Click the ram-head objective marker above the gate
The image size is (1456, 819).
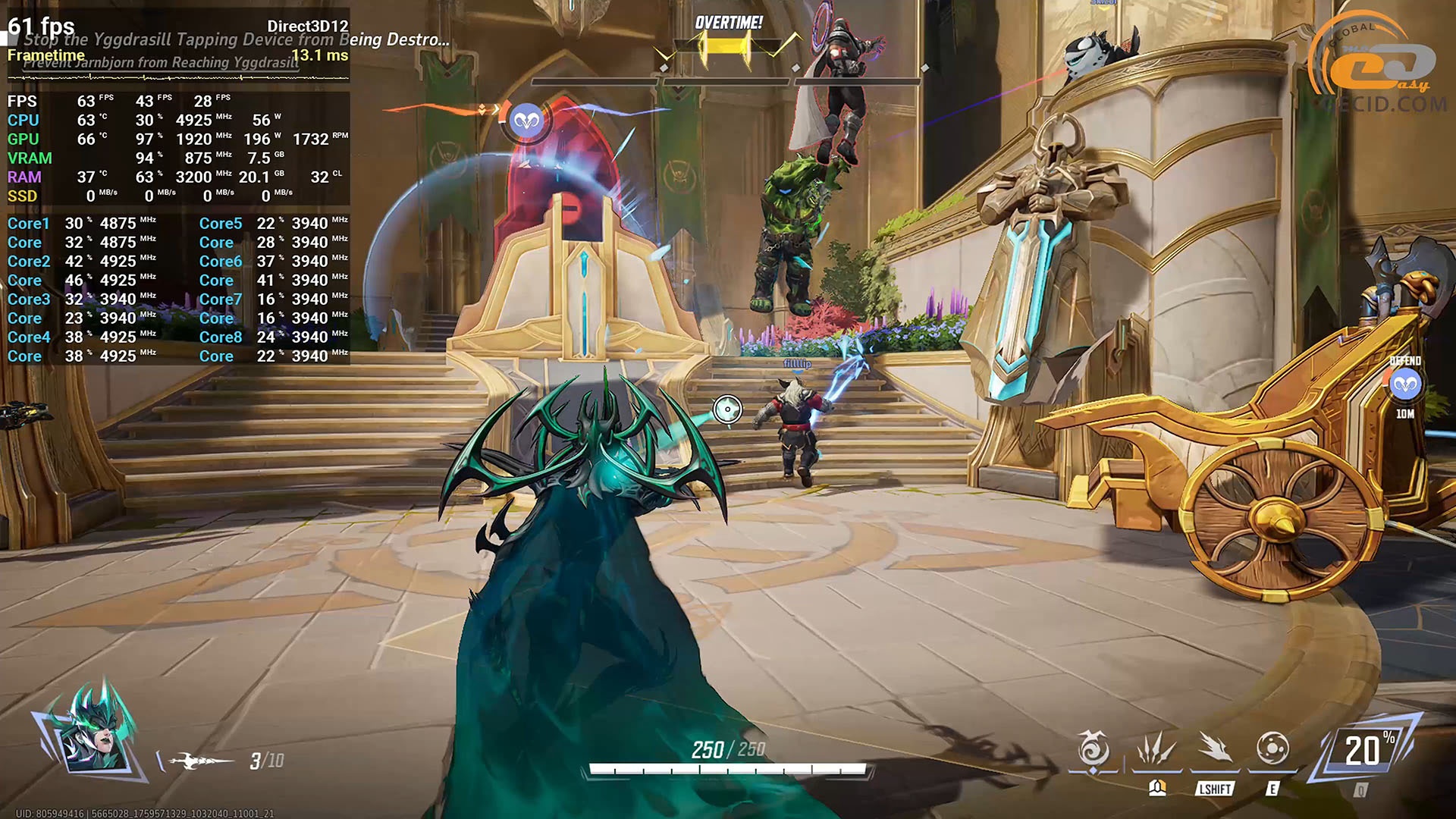pyautogui.click(x=527, y=120)
